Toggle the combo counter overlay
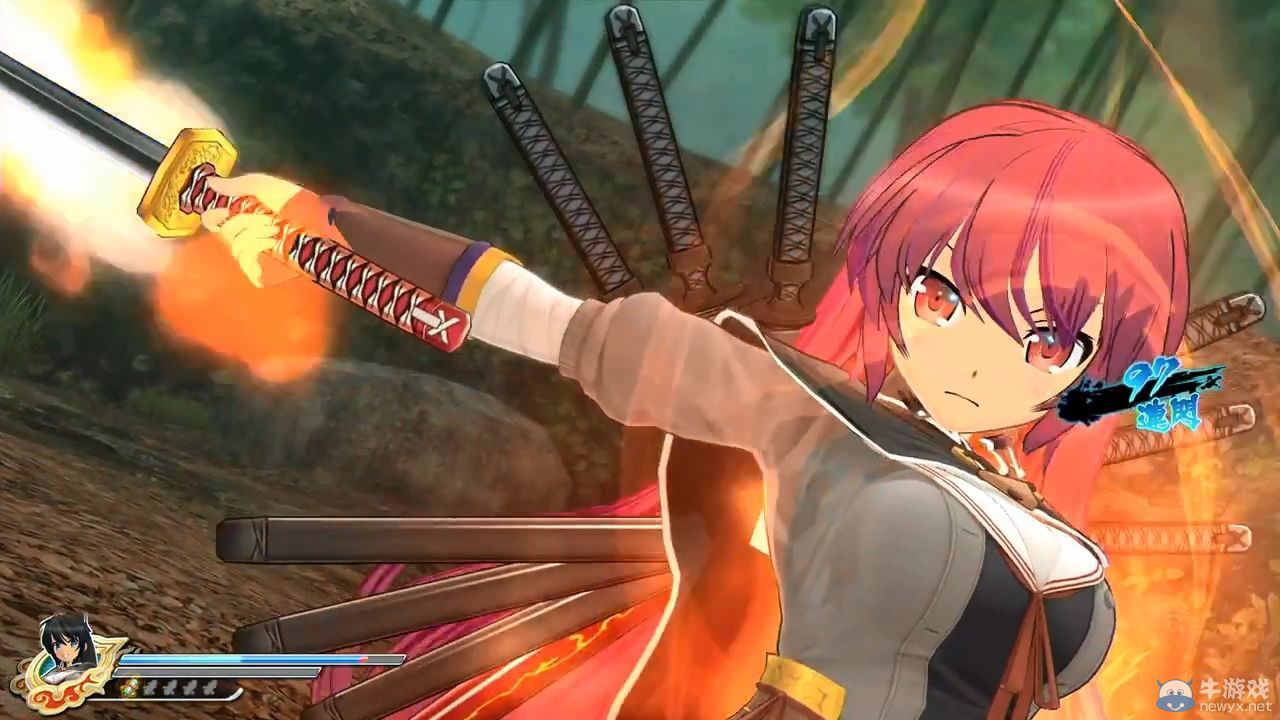This screenshot has height=720, width=1280. tap(1160, 390)
